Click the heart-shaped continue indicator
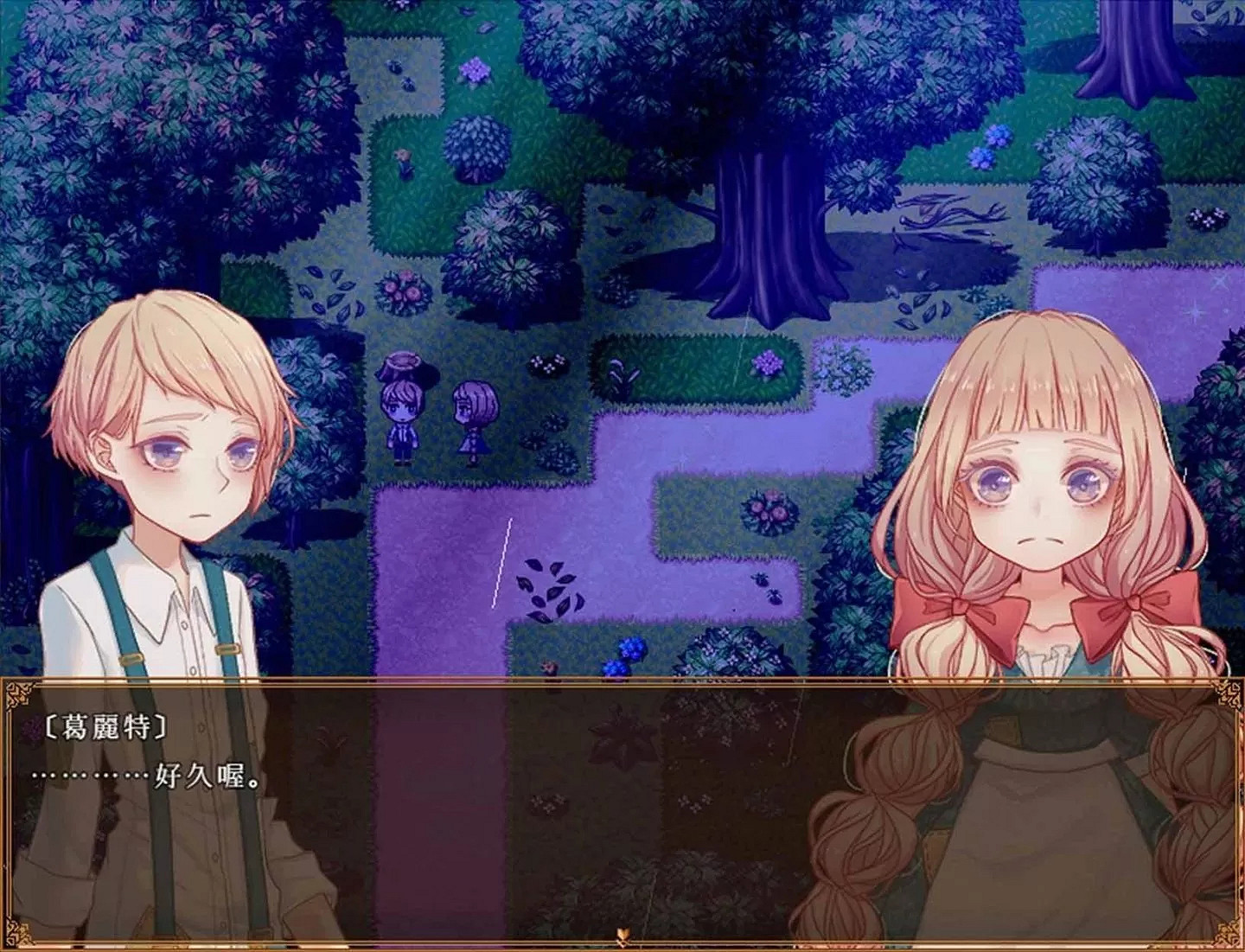1245x952 pixels. pyautogui.click(x=622, y=934)
